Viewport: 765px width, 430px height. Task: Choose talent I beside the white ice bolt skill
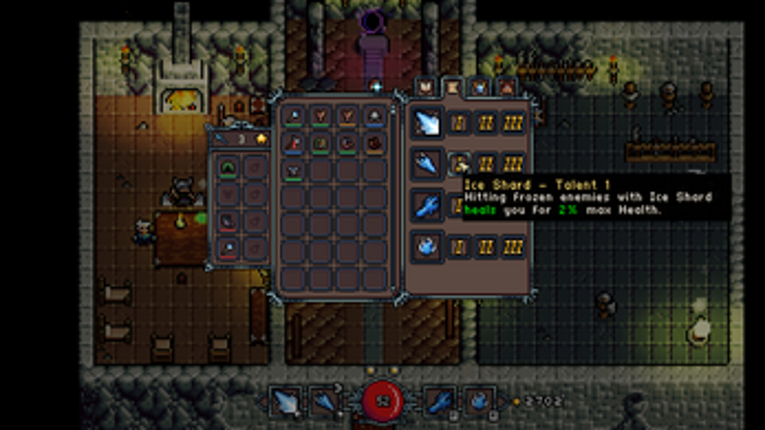coord(459,123)
